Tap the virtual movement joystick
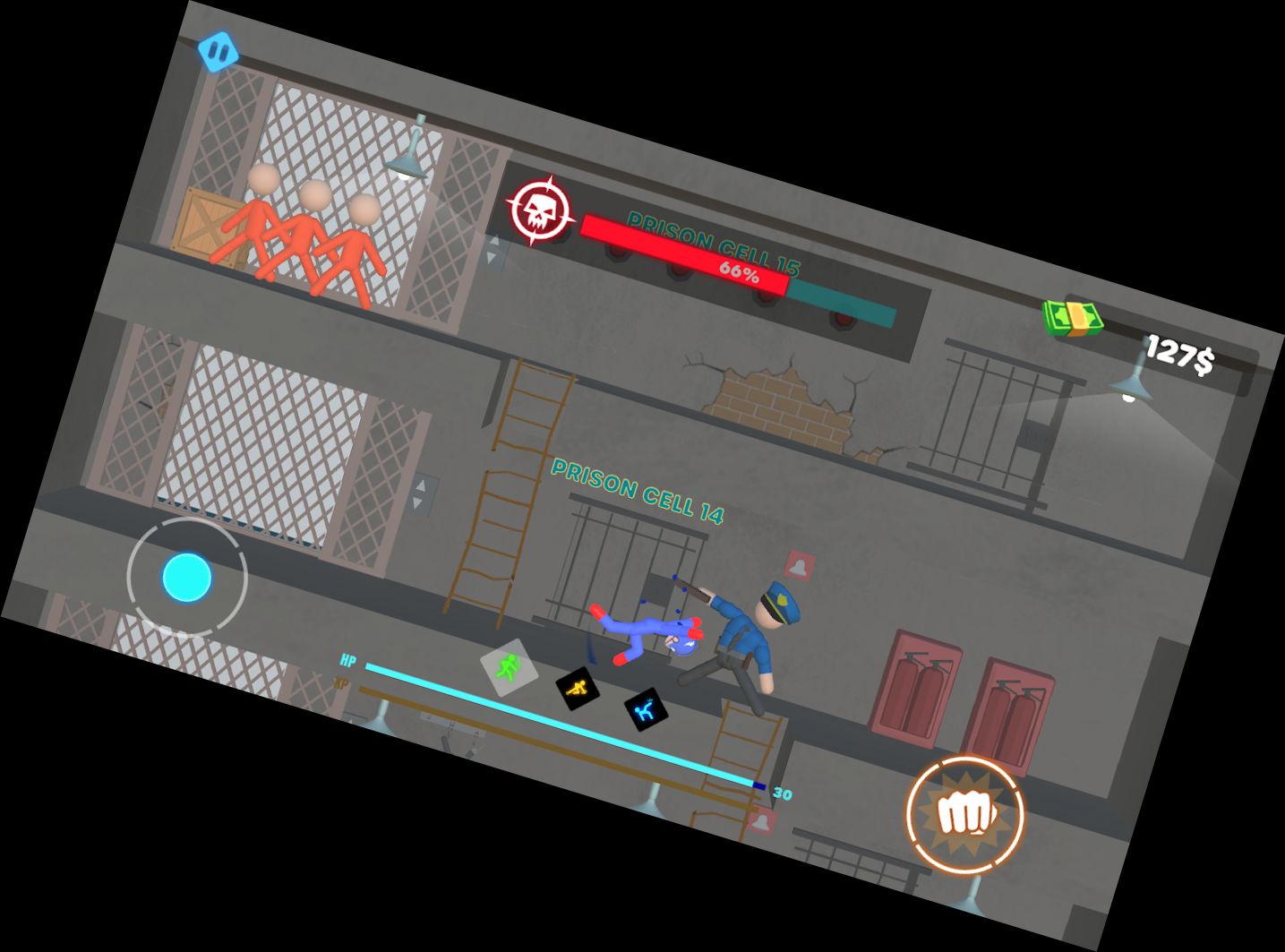This screenshot has width=1285, height=952. (x=187, y=577)
